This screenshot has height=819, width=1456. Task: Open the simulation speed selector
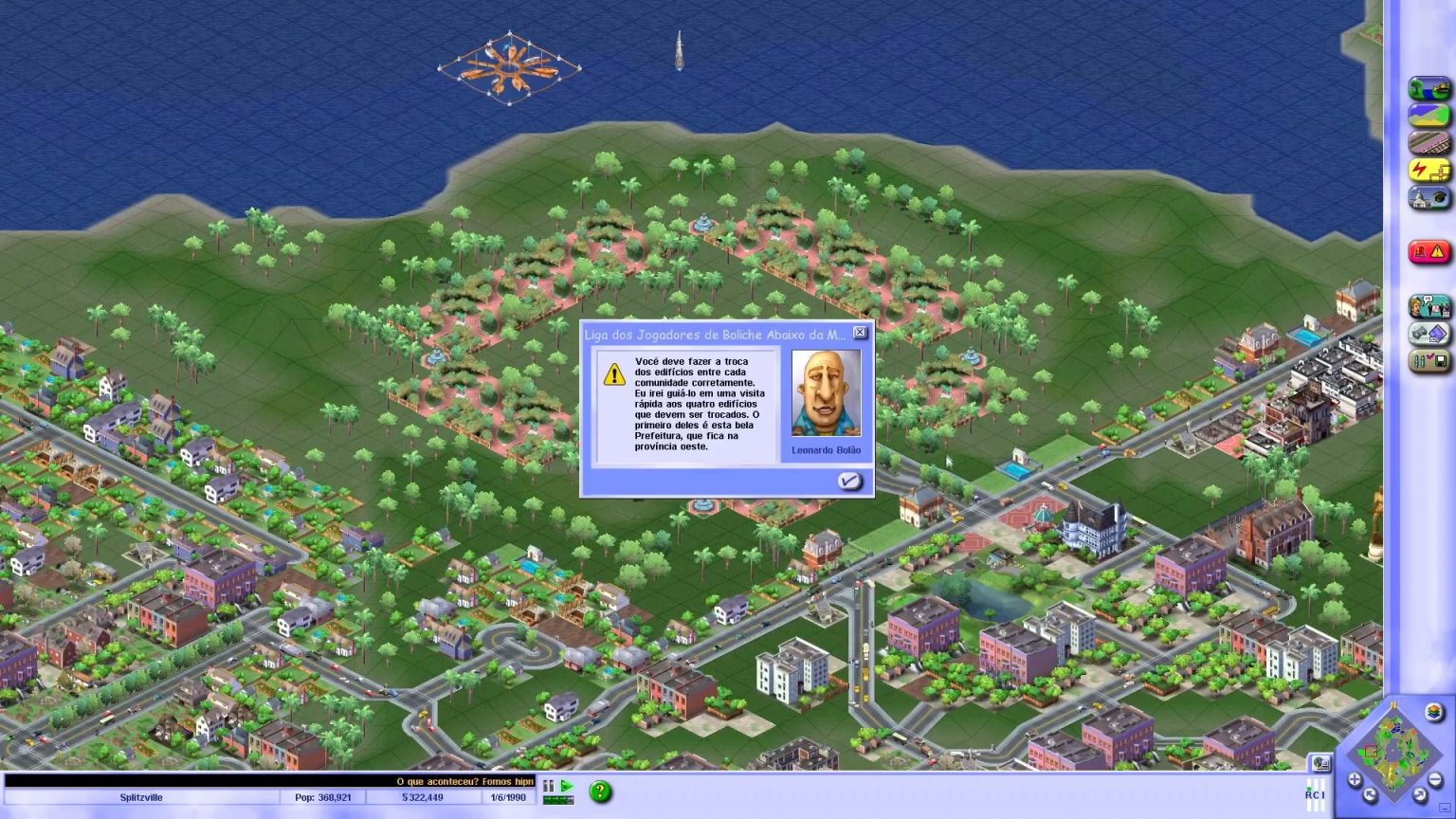558,800
